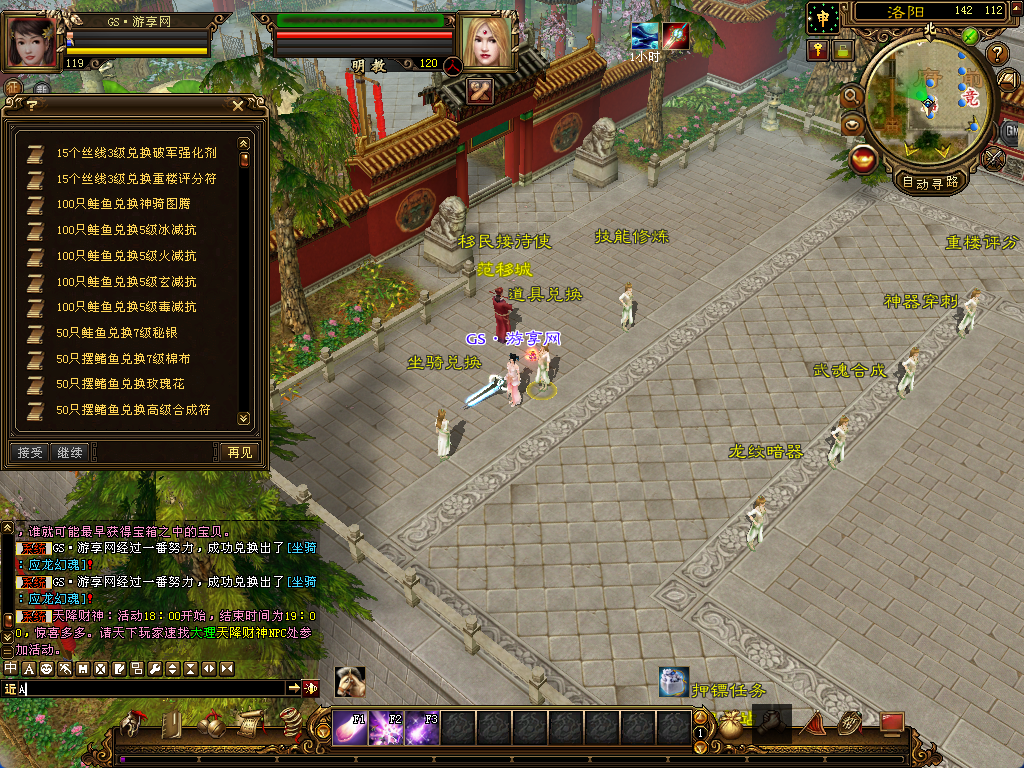
Task: Open the helmet character icon in bottom bar
Action: [x=132, y=725]
